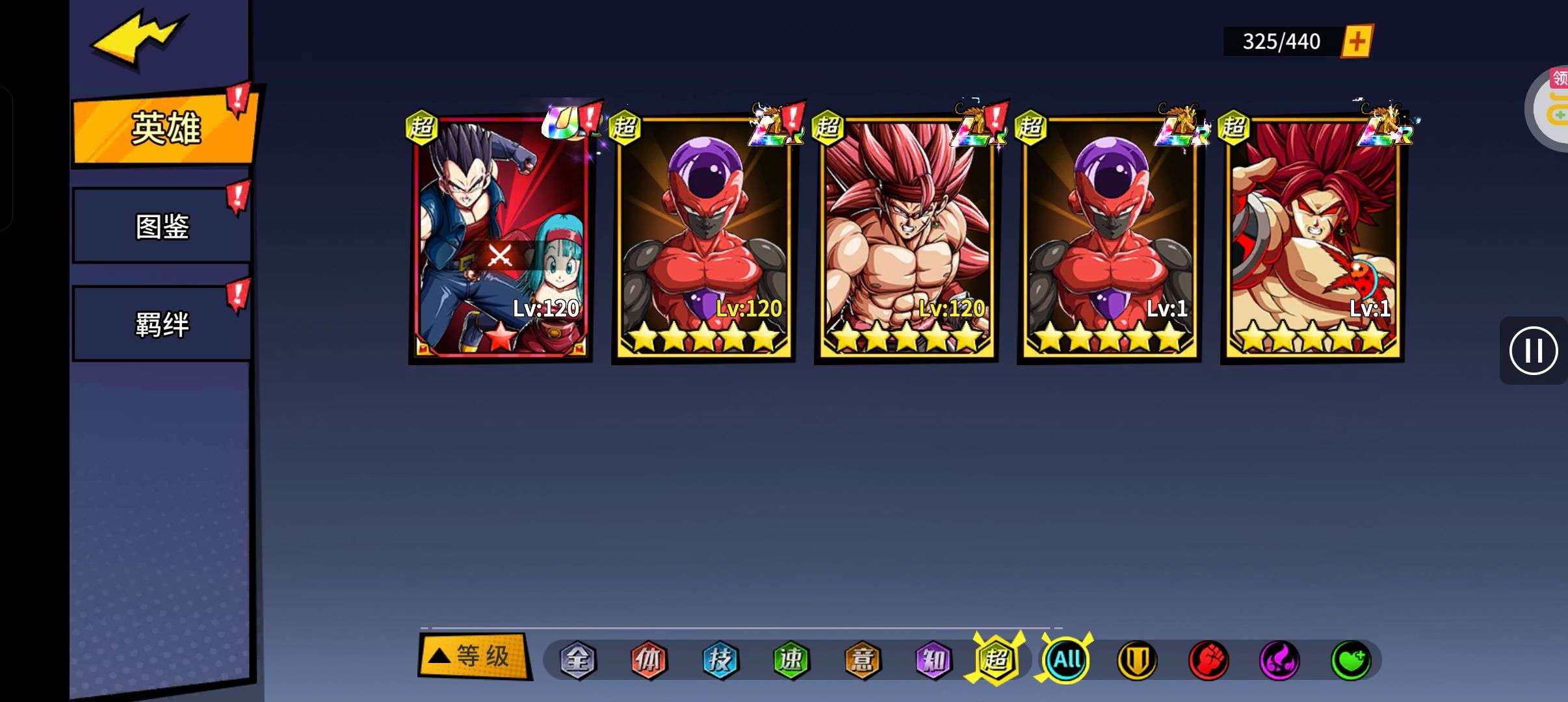The width and height of the screenshot is (1568, 702).
Task: Go back with the yellow lightning arrow
Action: pyautogui.click(x=137, y=40)
